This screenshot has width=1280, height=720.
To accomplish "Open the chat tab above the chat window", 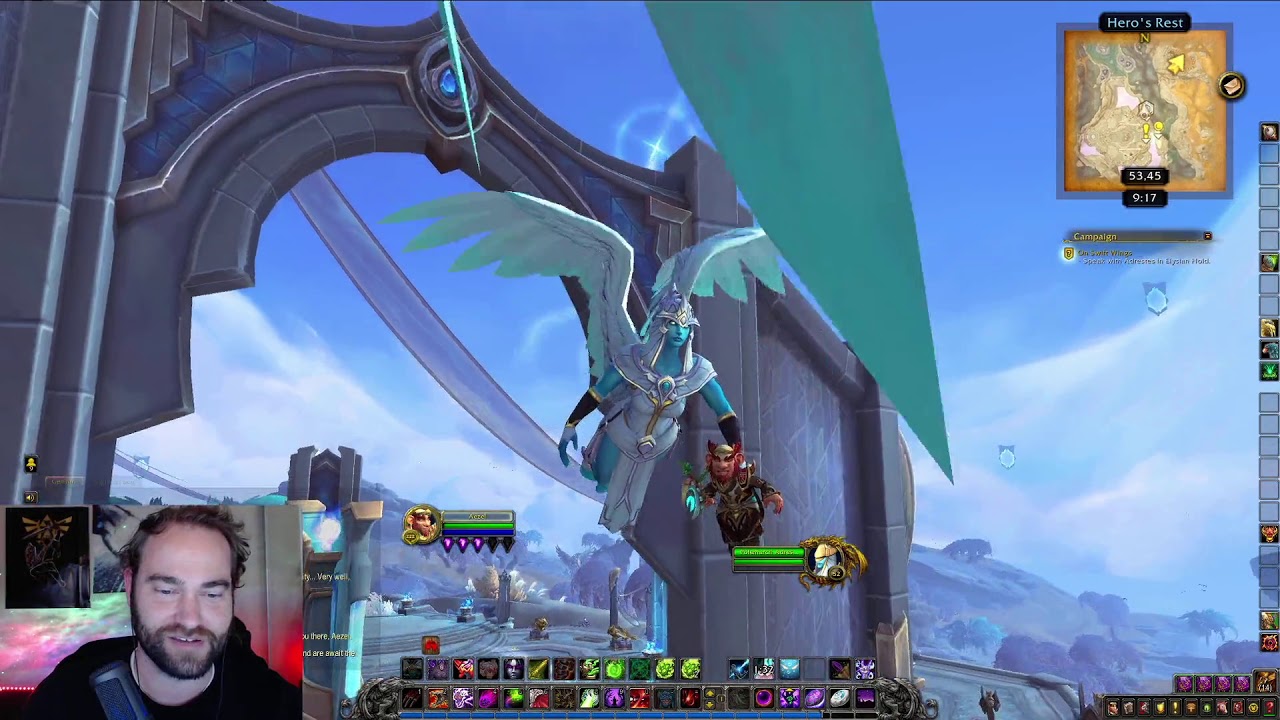I will click(65, 481).
